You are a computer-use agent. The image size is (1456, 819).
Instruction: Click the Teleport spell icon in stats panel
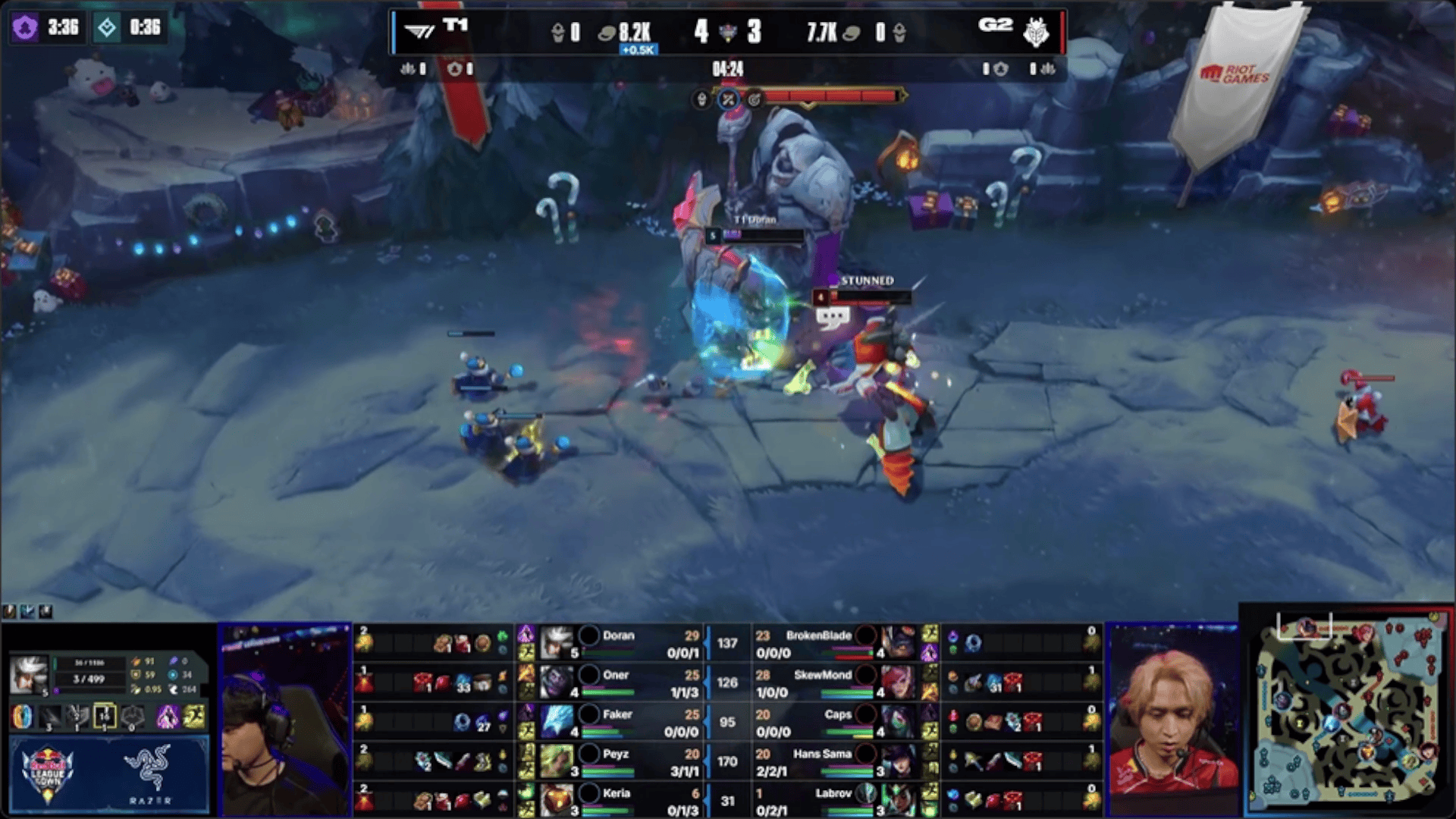(x=168, y=717)
